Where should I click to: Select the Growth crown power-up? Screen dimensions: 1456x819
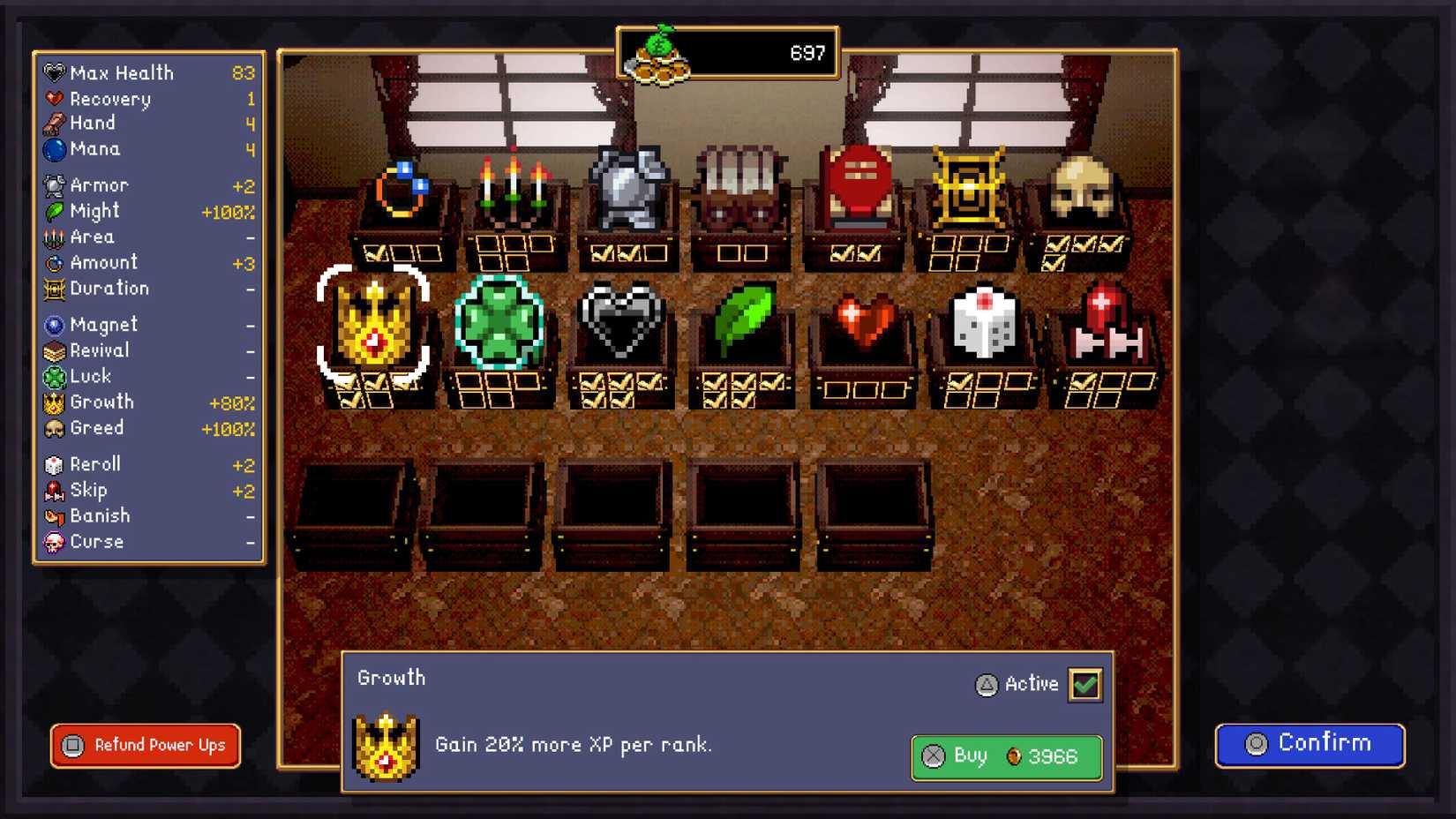coord(374,327)
